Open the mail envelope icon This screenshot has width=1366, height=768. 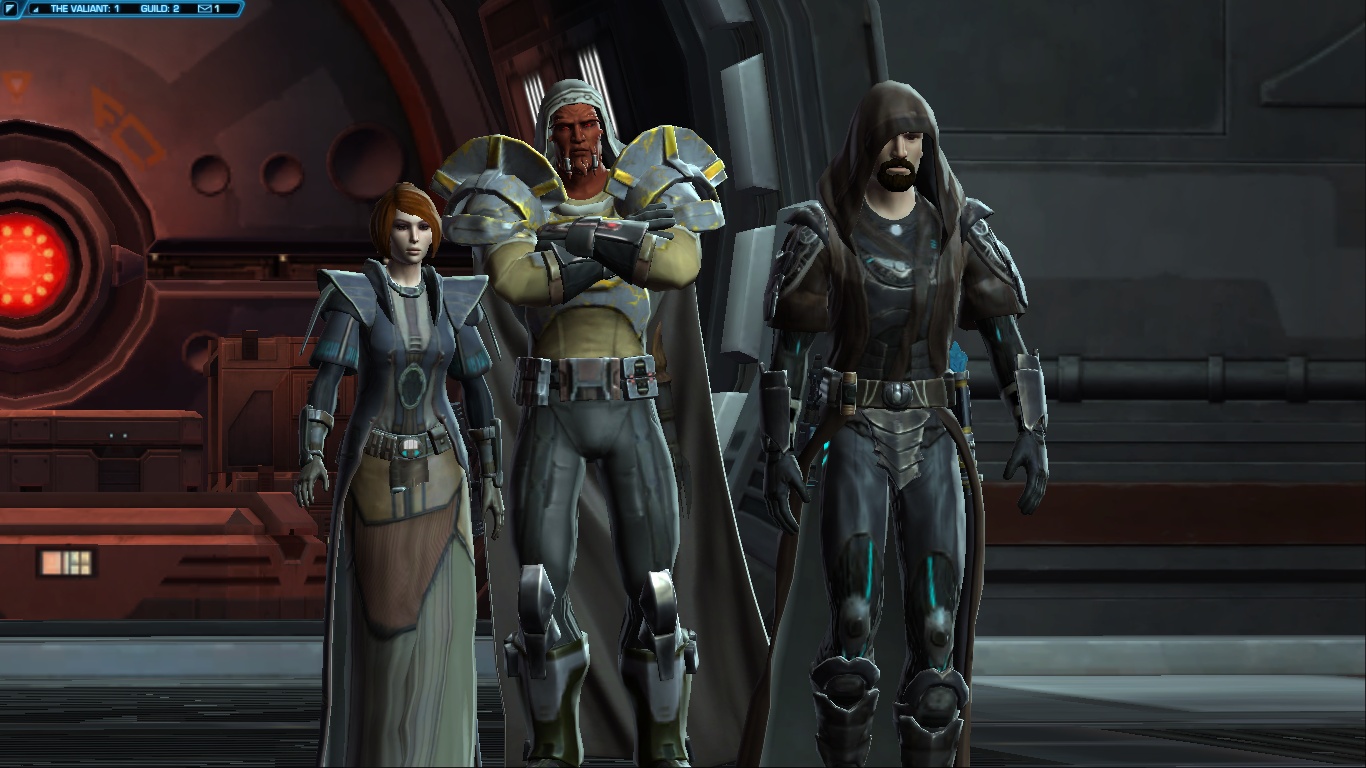[x=205, y=9]
